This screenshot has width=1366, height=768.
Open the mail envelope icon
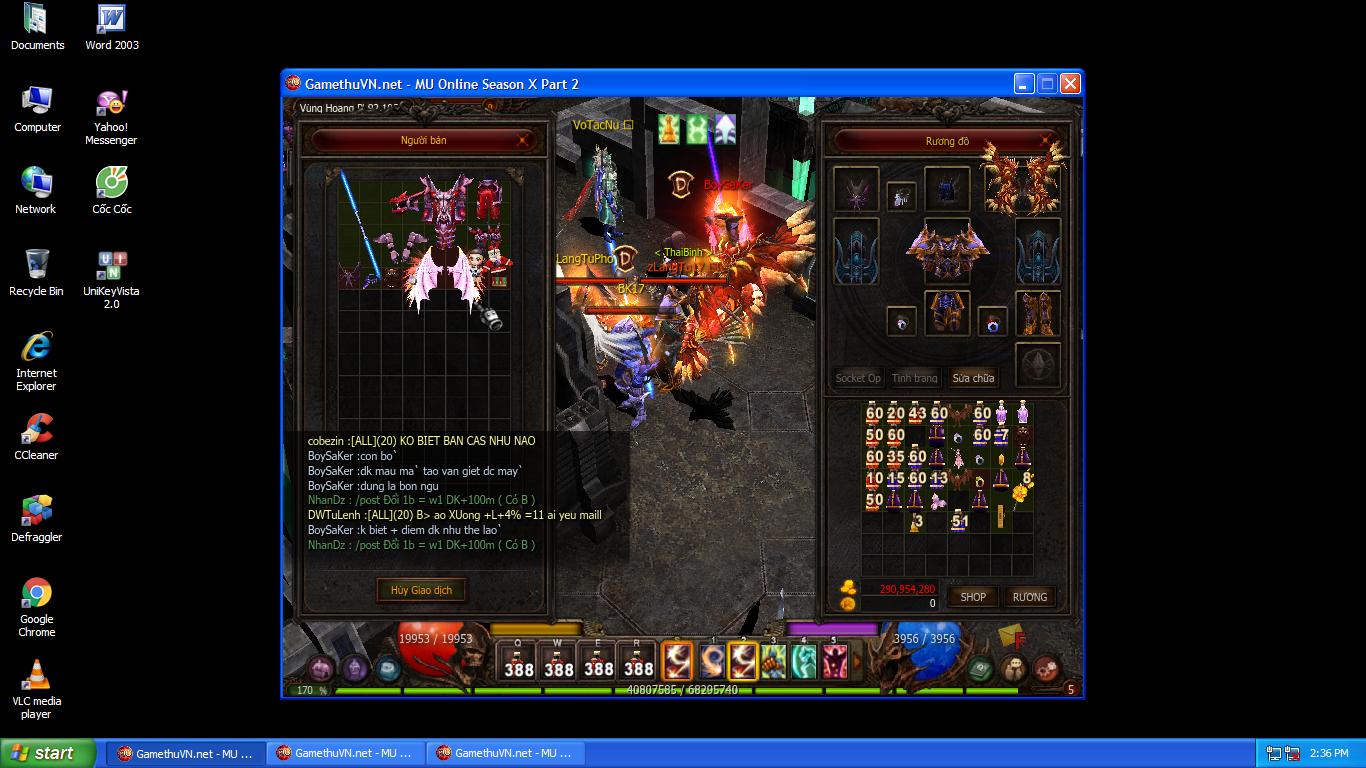[1011, 637]
